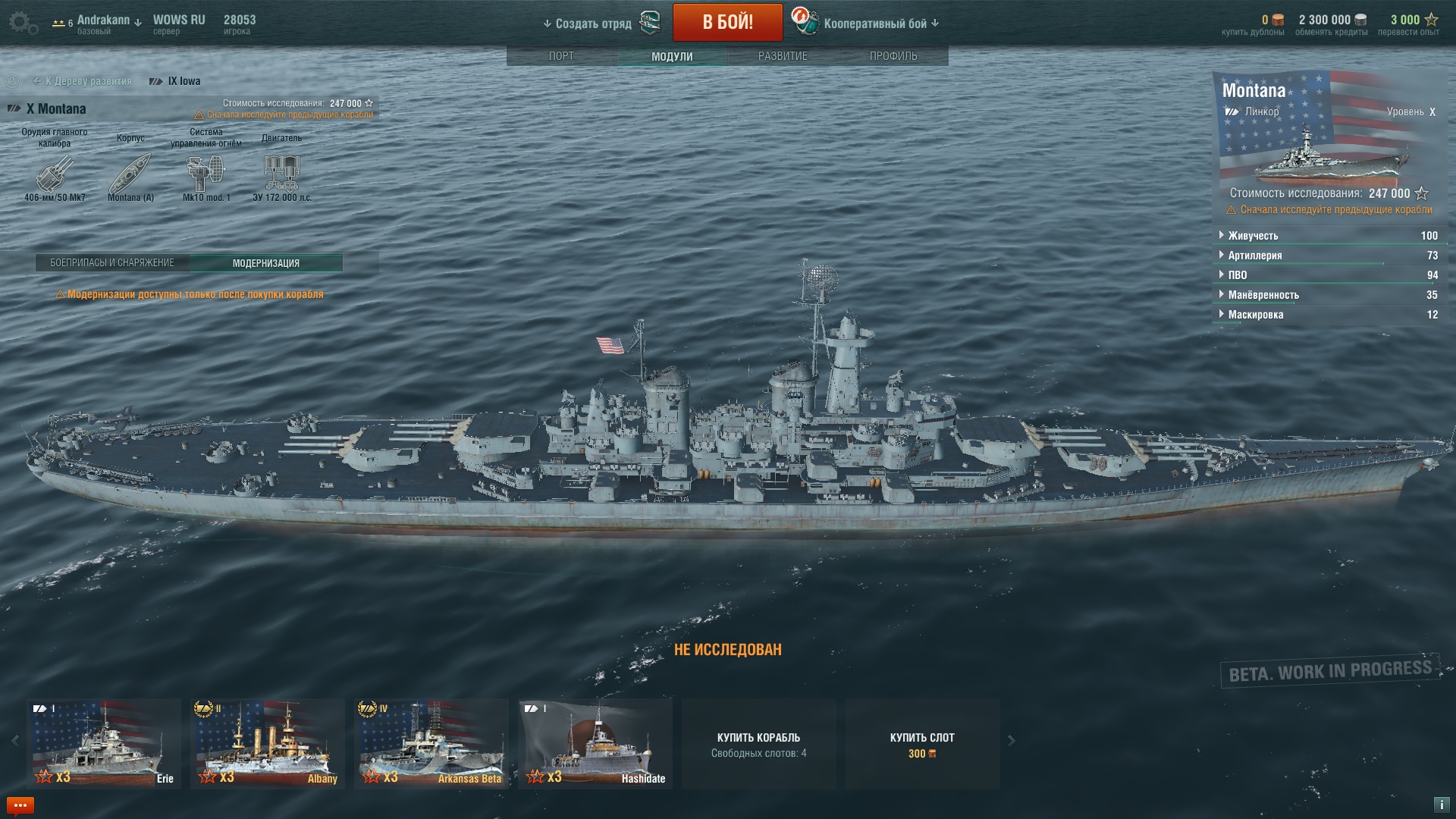Switch to the ПОРТ tab

tap(561, 56)
